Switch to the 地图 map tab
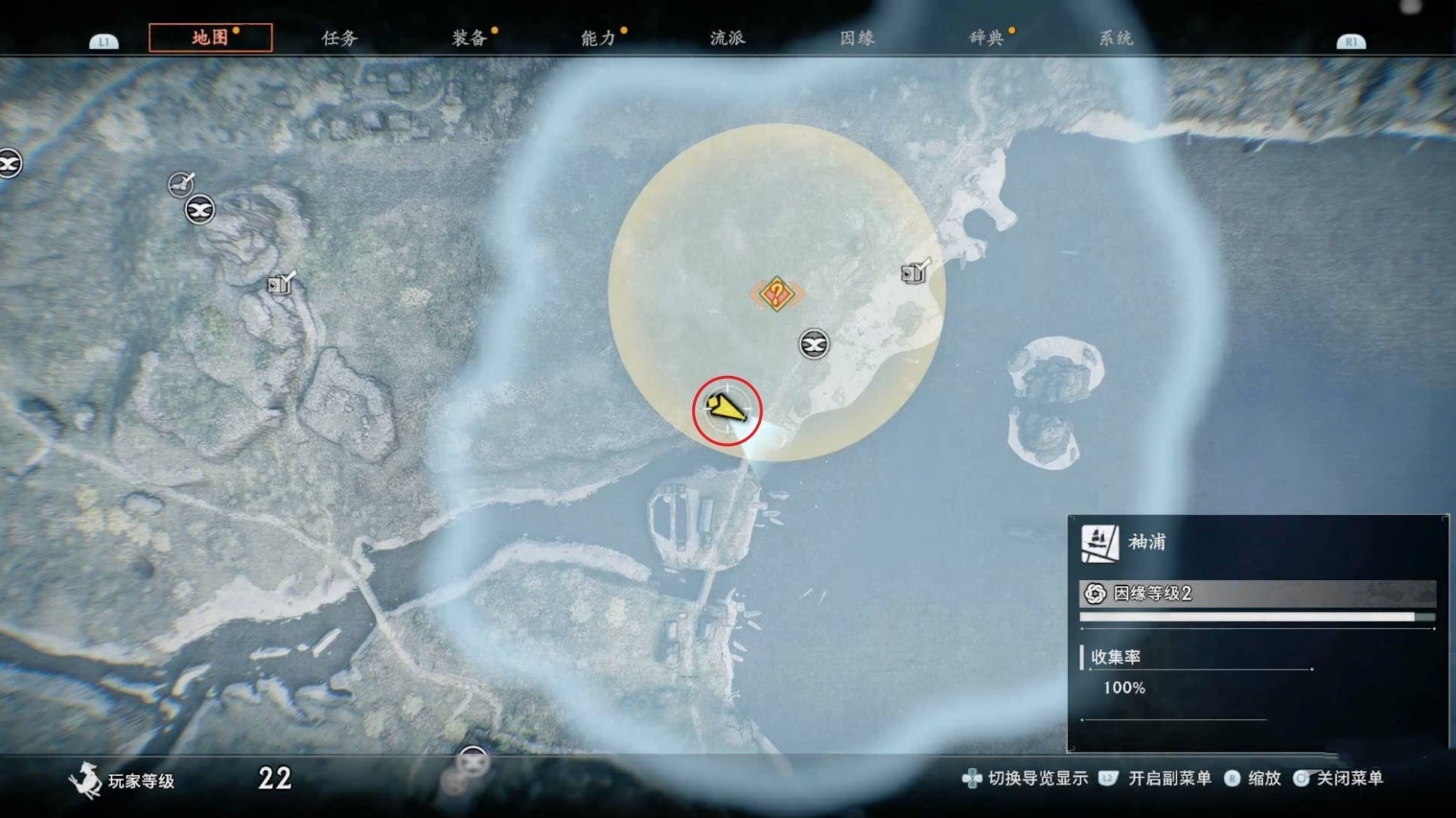Image resolution: width=1456 pixels, height=818 pixels. [x=210, y=37]
